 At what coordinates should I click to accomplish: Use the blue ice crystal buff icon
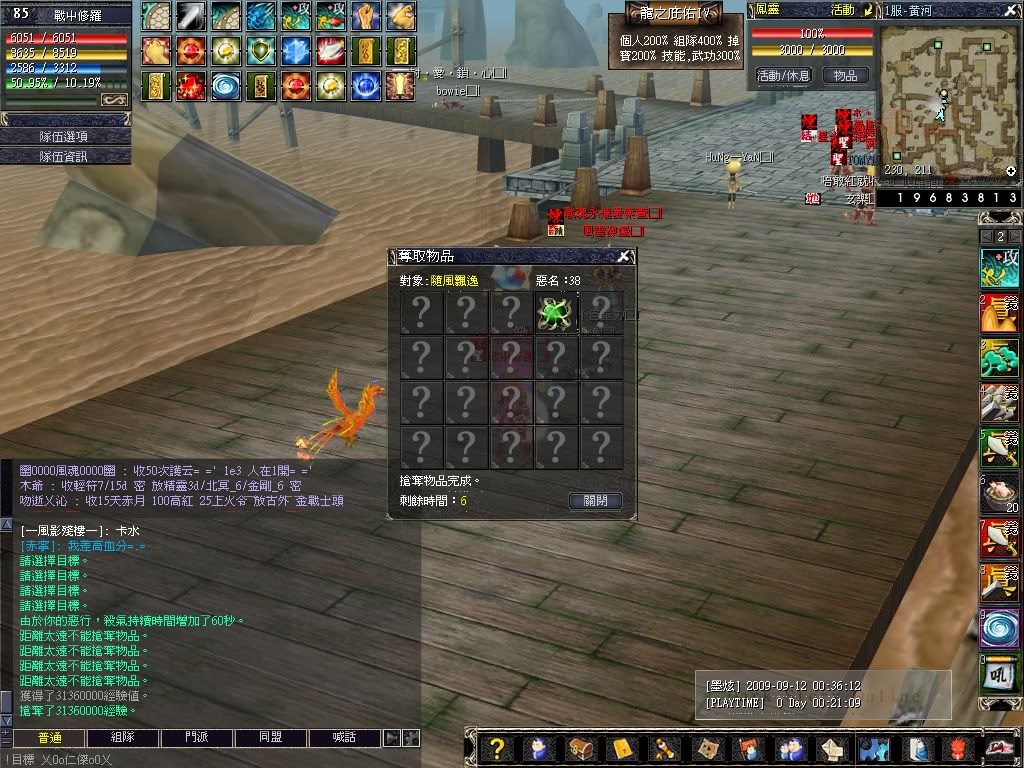(x=297, y=51)
